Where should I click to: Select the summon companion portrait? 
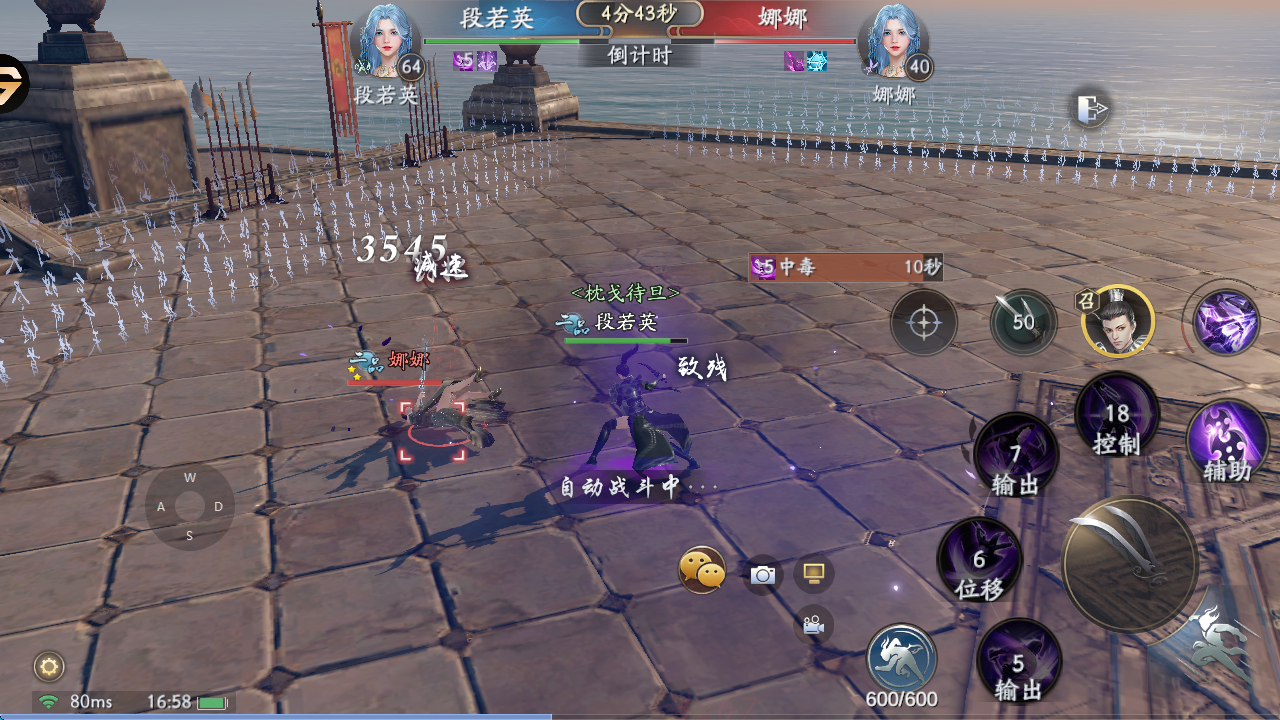tap(1118, 321)
